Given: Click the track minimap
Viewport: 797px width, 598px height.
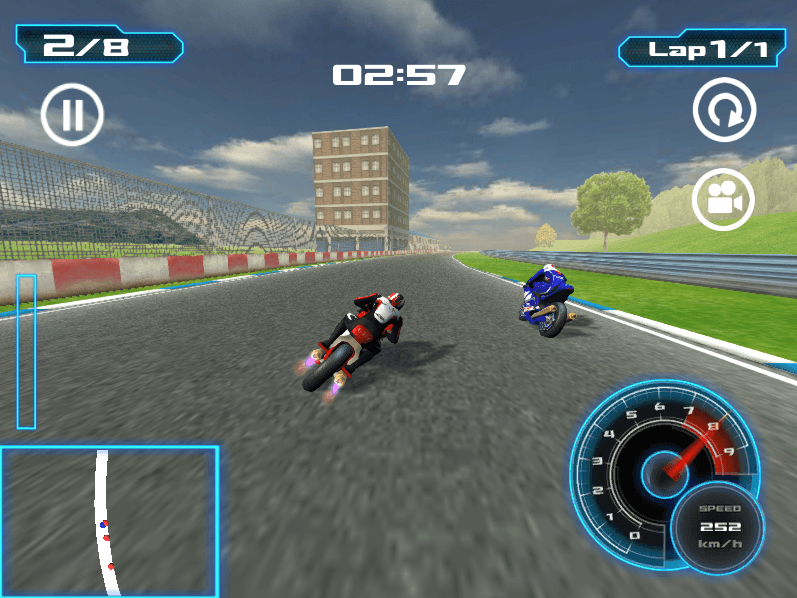Looking at the screenshot, I should 109,521.
